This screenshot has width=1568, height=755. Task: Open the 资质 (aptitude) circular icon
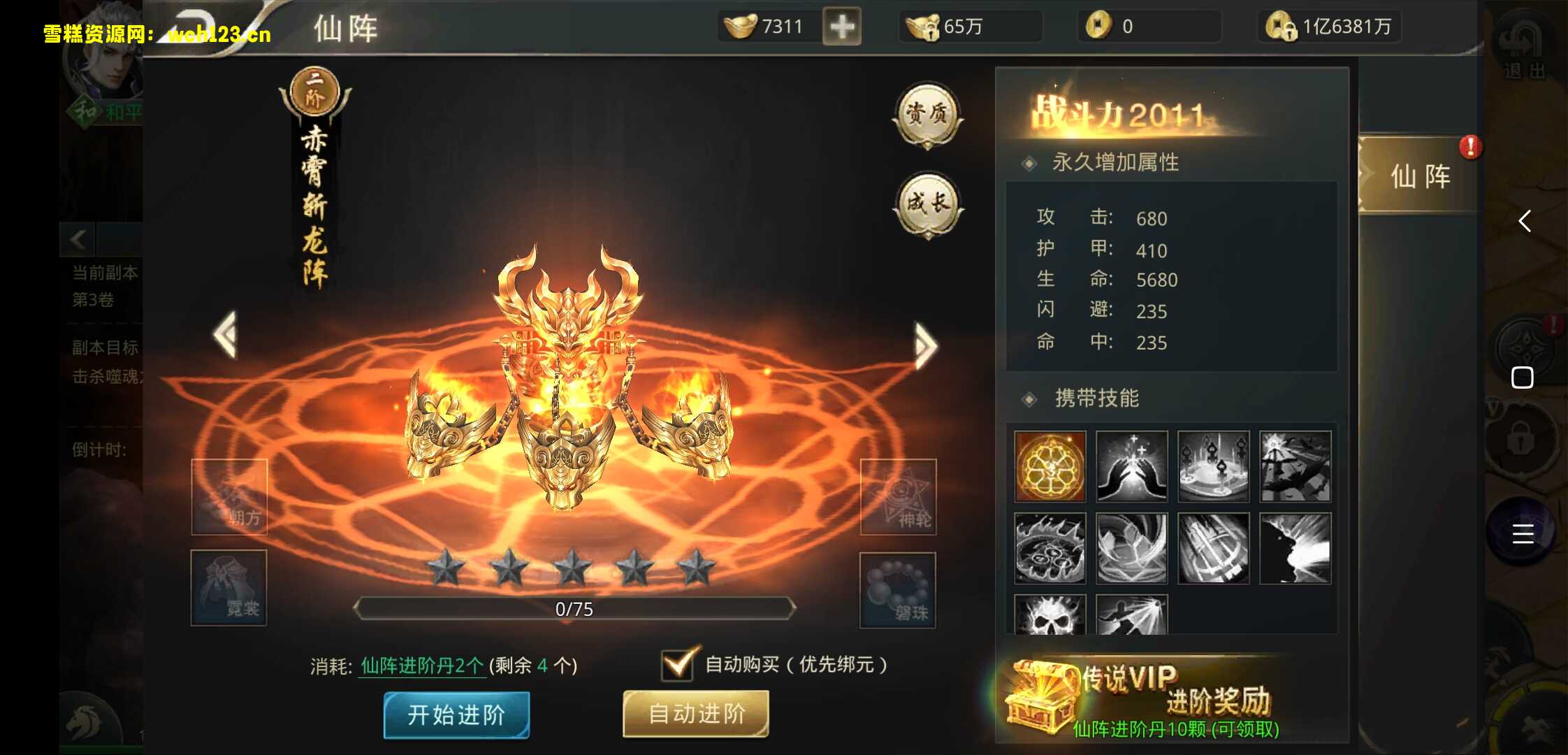coord(930,116)
